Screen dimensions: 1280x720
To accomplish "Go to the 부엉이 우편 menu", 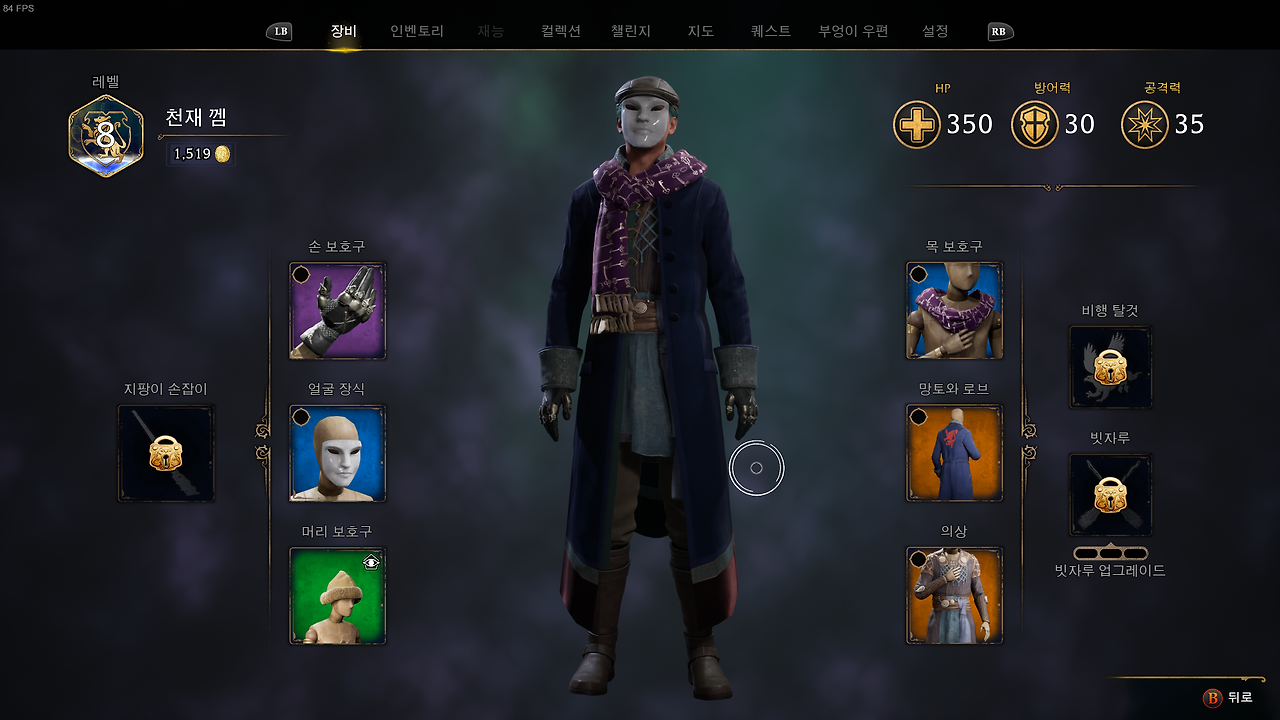I will pos(852,30).
